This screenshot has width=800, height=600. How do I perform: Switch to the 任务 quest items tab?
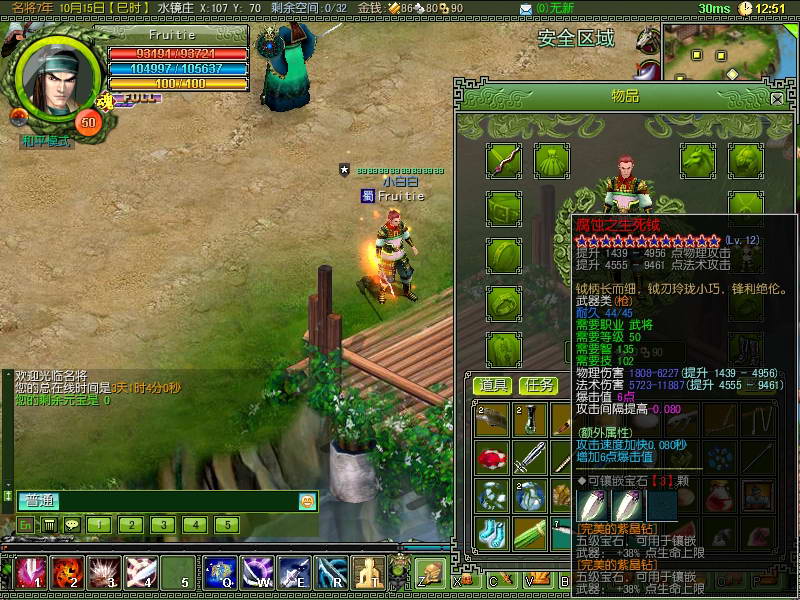click(x=539, y=385)
